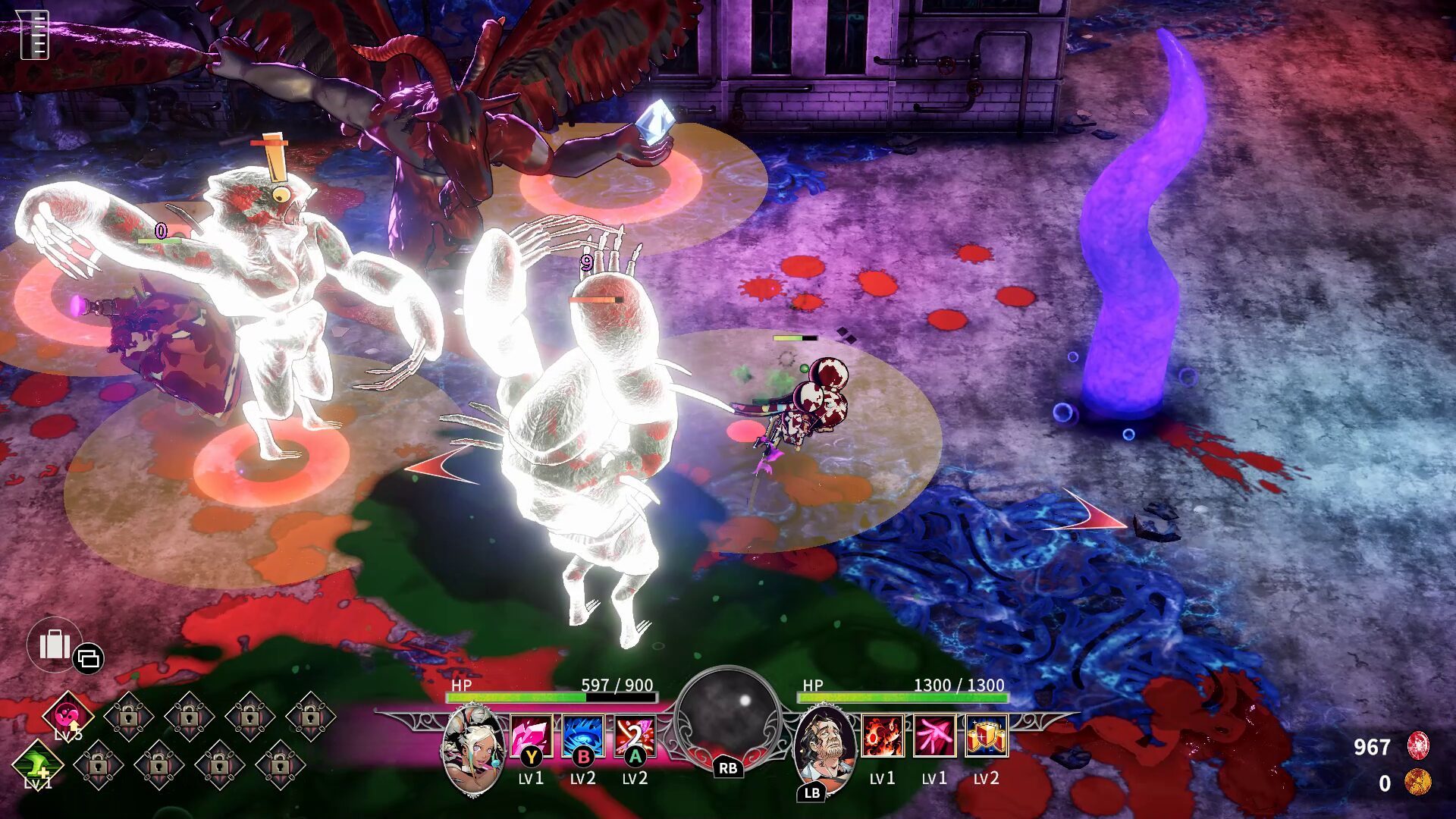1456x819 pixels.
Task: Use the pink reaching hand ability
Action: click(934, 736)
